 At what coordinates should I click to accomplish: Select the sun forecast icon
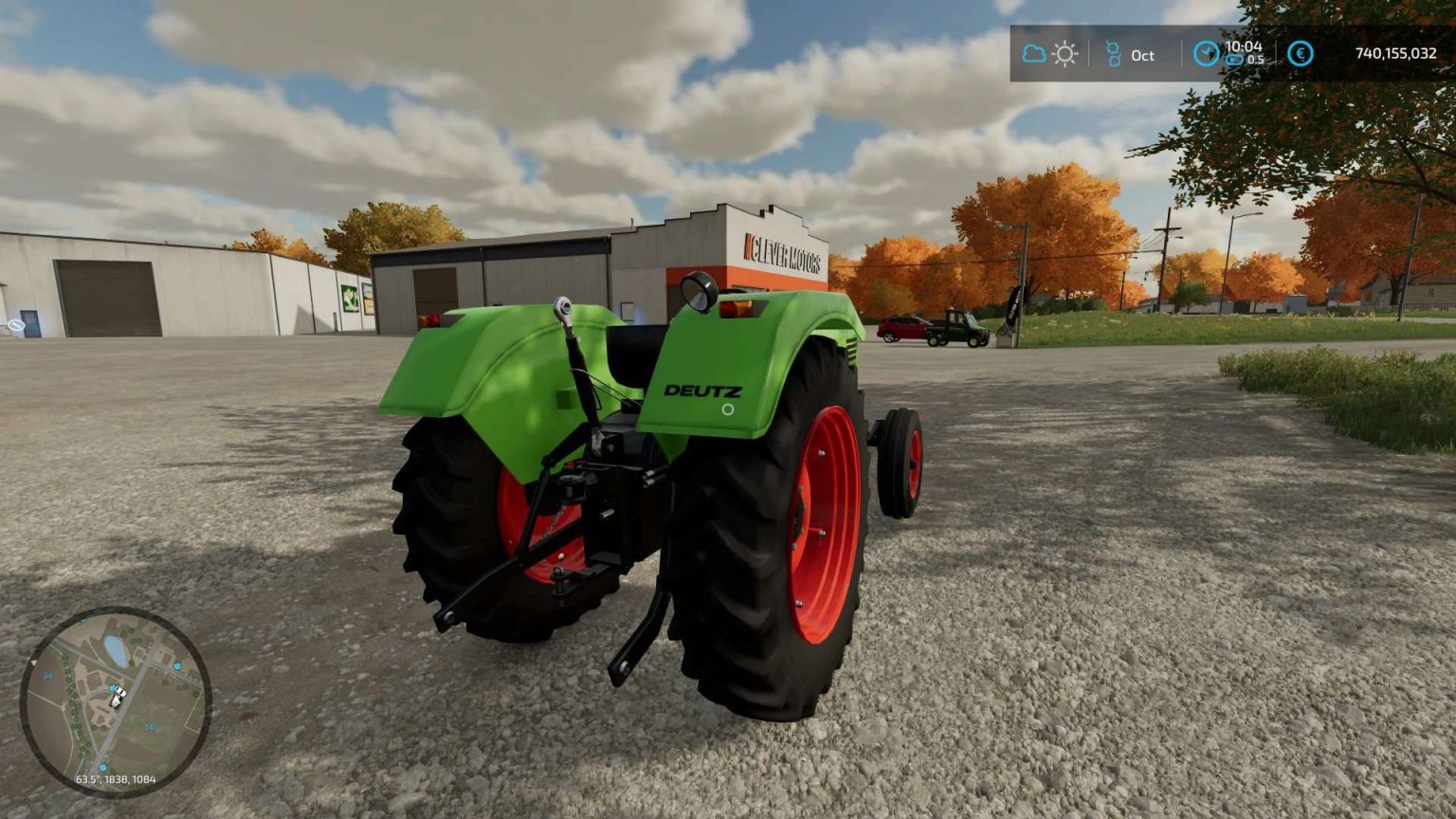(1065, 55)
